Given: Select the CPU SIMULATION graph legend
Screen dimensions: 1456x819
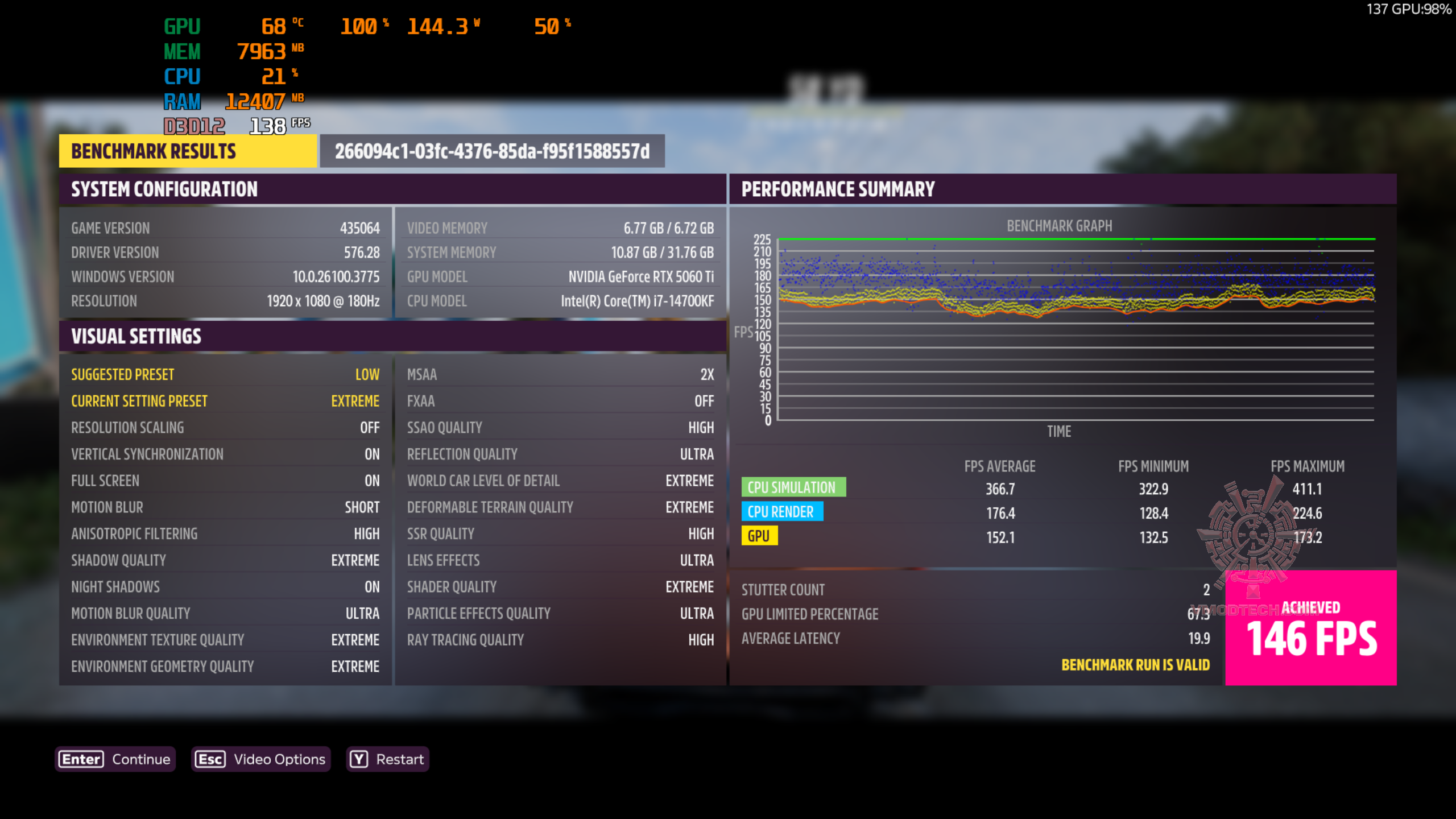Looking at the screenshot, I should [x=795, y=487].
